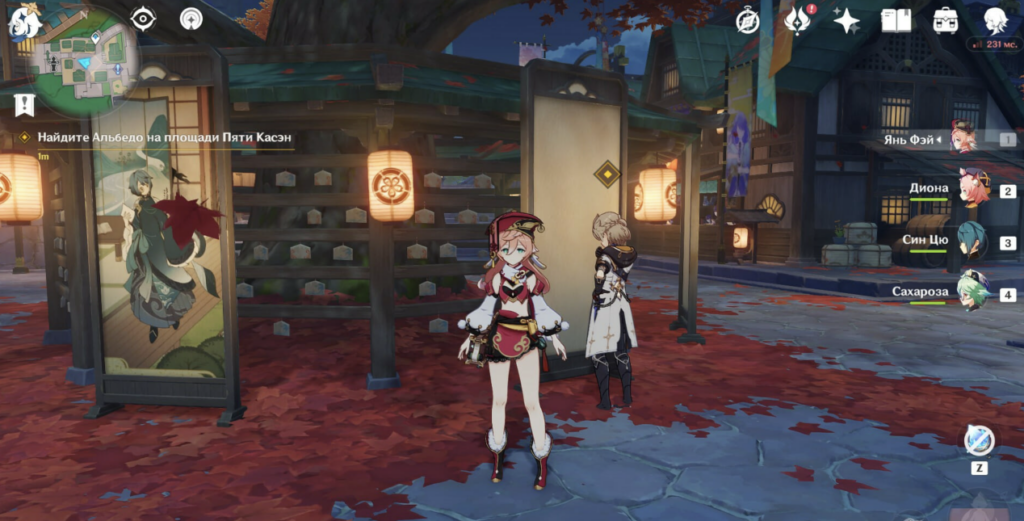This screenshot has width=1024, height=521.
Task: Select party member Янь Фэй
Action: pyautogui.click(x=962, y=138)
